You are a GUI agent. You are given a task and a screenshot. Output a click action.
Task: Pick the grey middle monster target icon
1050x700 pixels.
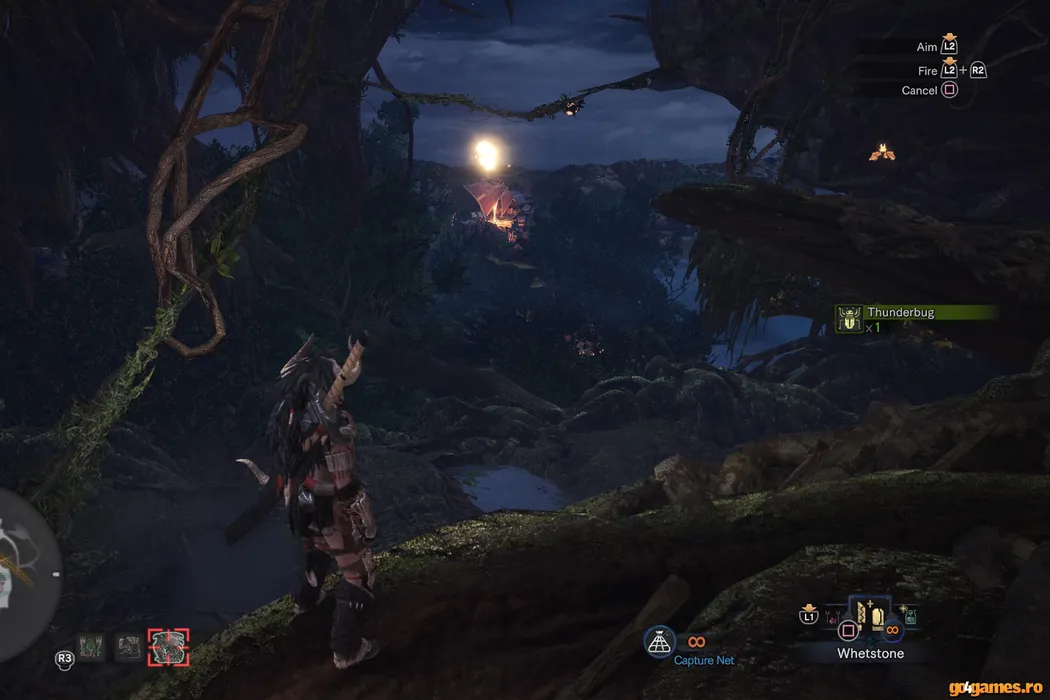click(128, 648)
